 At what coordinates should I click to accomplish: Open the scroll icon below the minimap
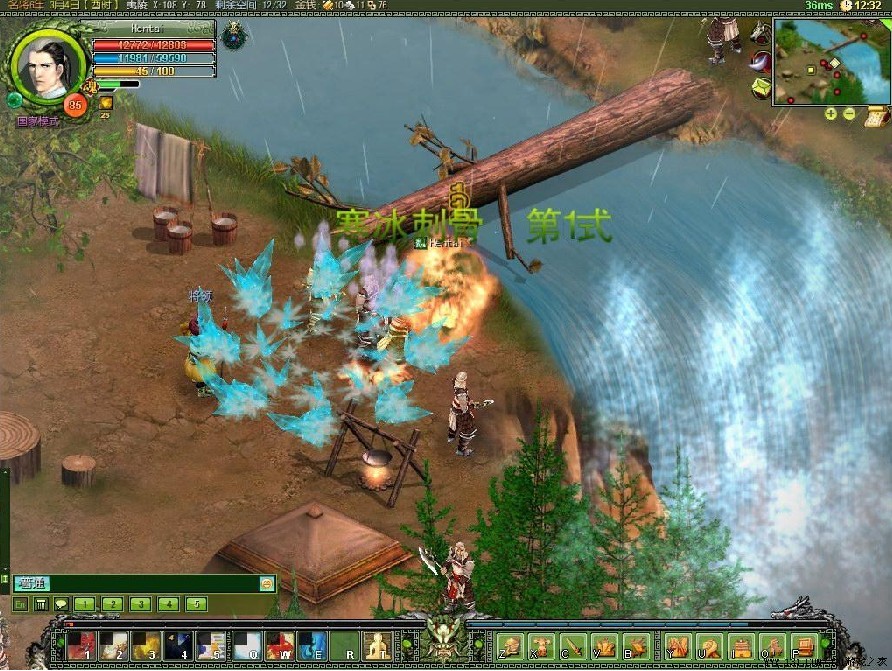[877, 116]
